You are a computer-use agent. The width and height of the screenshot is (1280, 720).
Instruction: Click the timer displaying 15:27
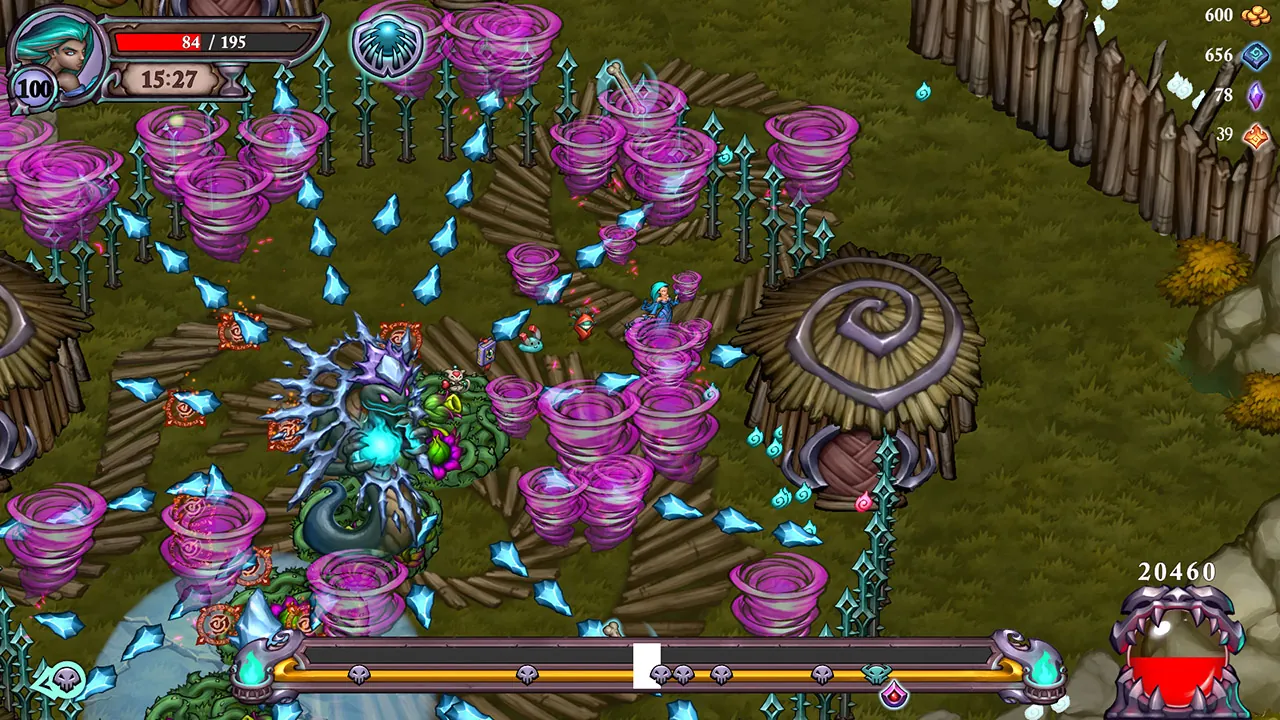[x=172, y=77]
